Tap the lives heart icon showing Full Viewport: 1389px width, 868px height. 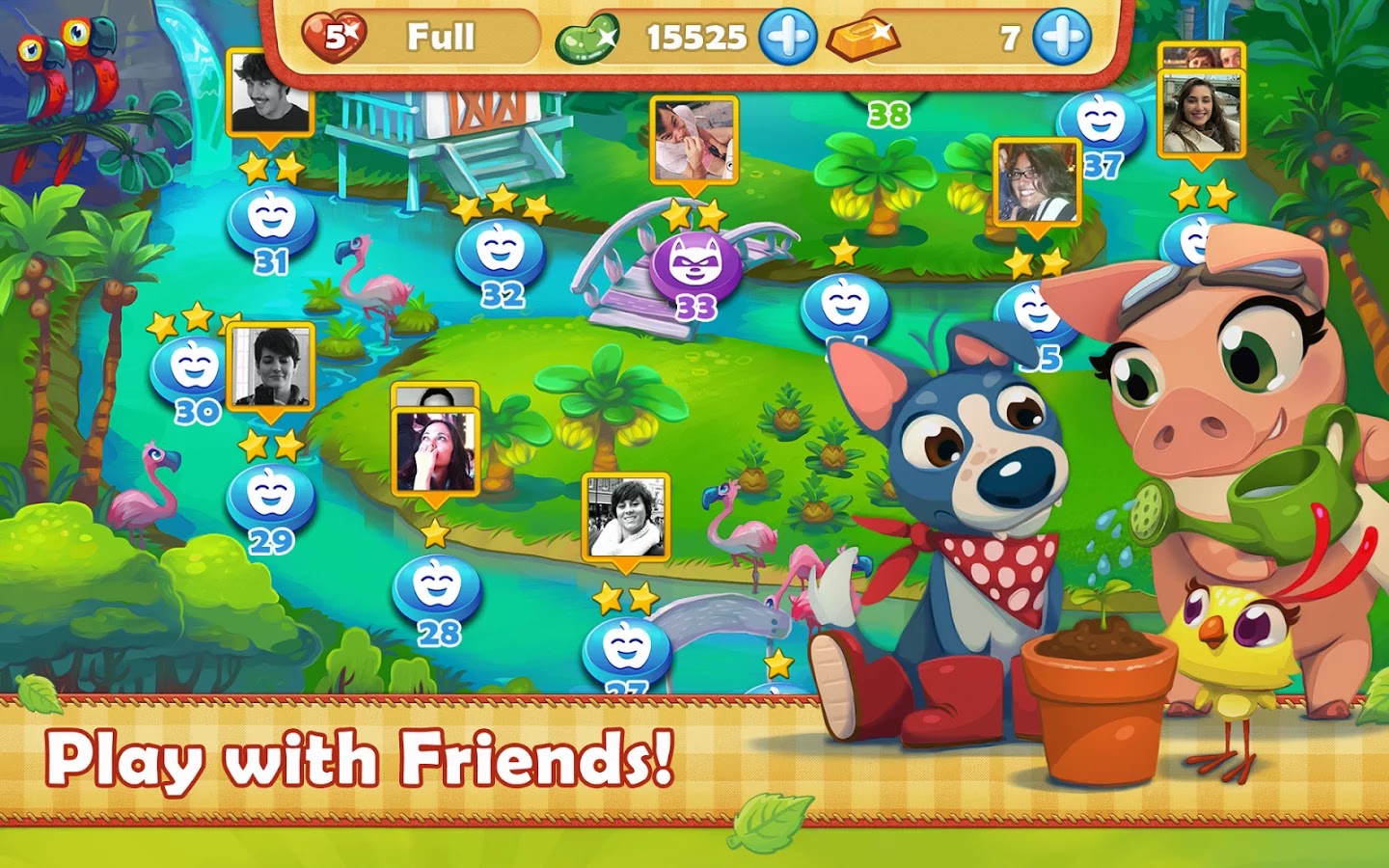point(337,37)
